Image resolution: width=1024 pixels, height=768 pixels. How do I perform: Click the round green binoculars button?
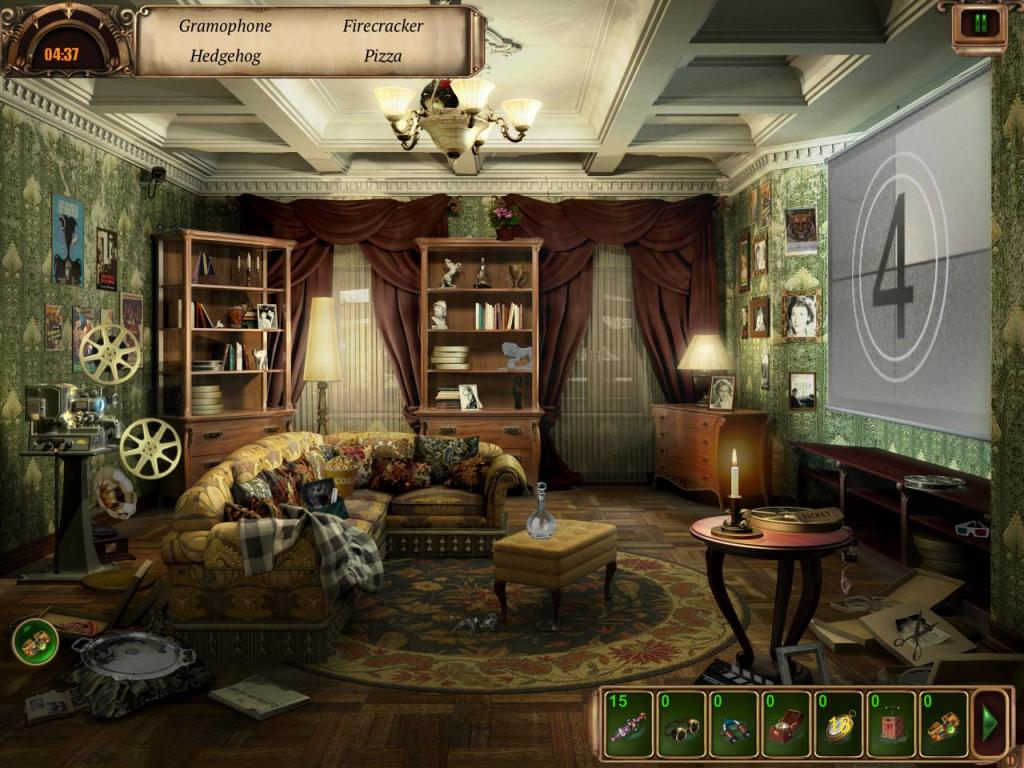coord(35,641)
